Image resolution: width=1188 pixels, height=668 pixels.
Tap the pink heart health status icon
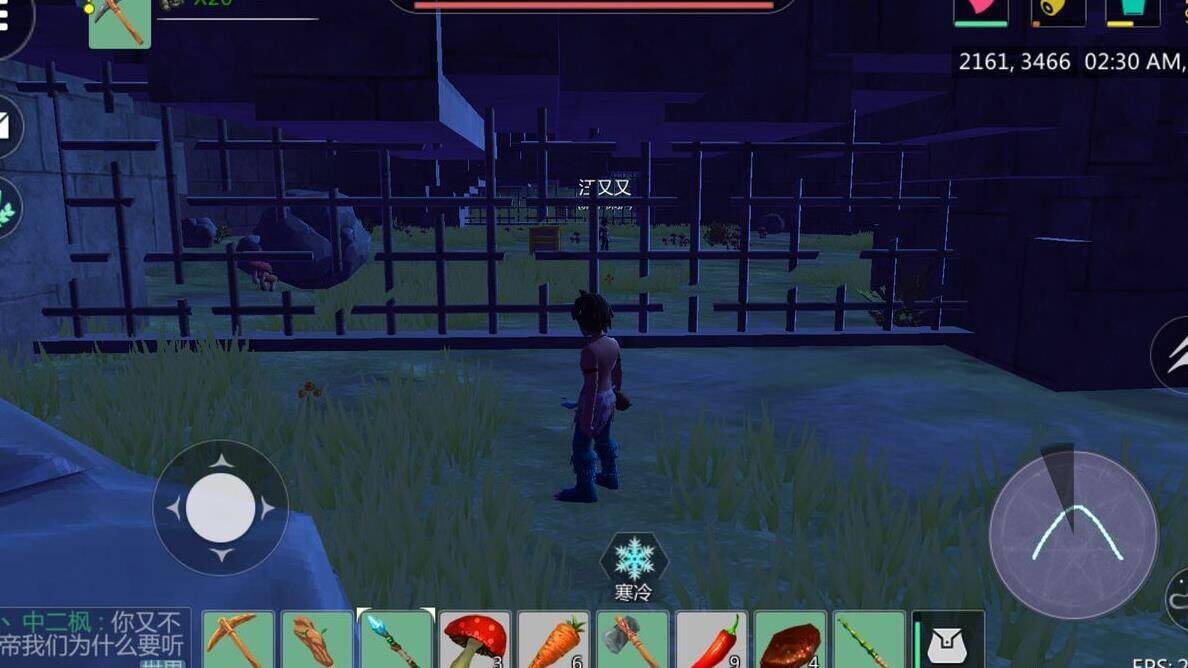pos(980,11)
